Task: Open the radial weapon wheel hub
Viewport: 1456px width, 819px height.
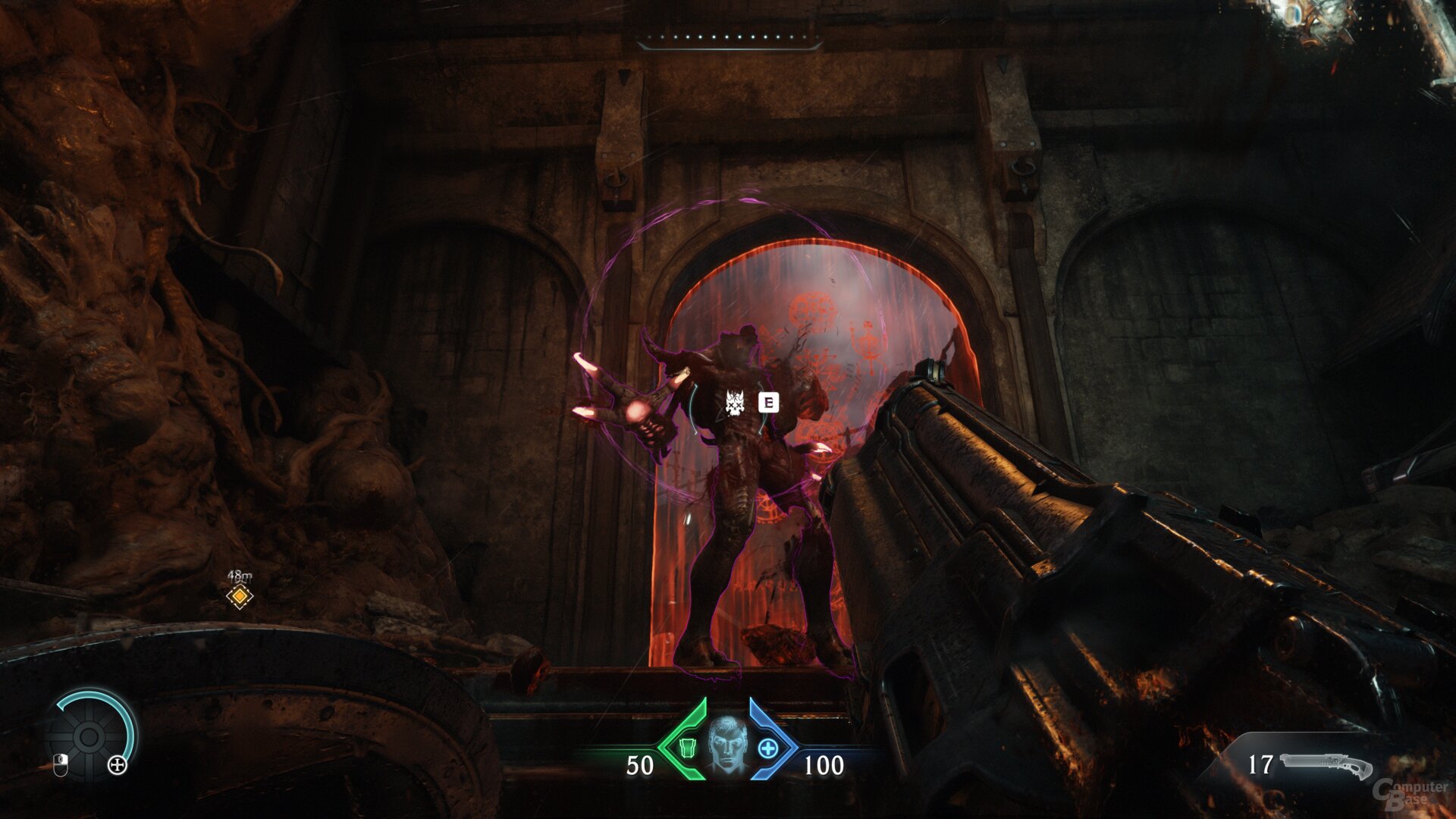Action: [x=88, y=737]
